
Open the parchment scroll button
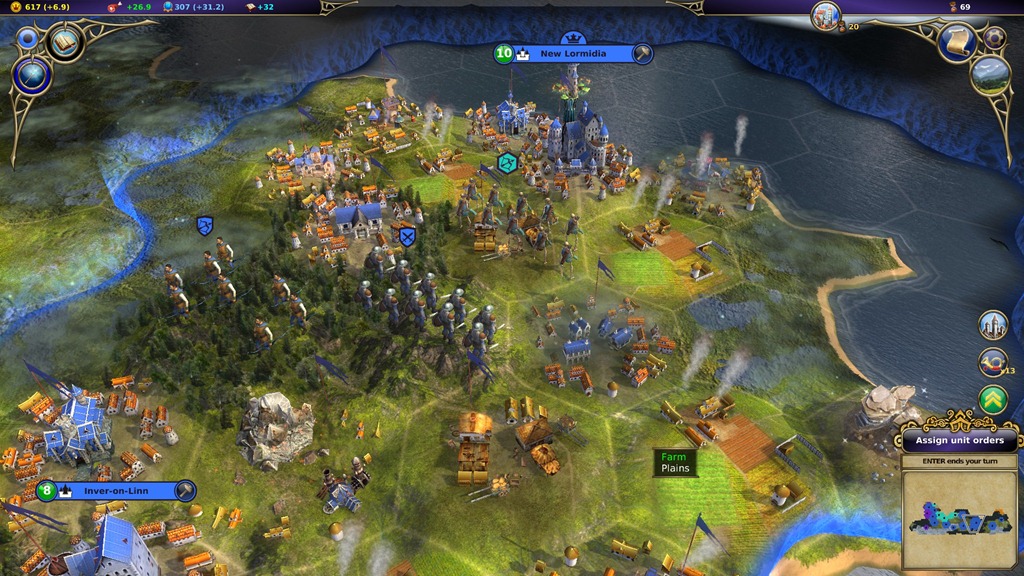click(x=956, y=41)
